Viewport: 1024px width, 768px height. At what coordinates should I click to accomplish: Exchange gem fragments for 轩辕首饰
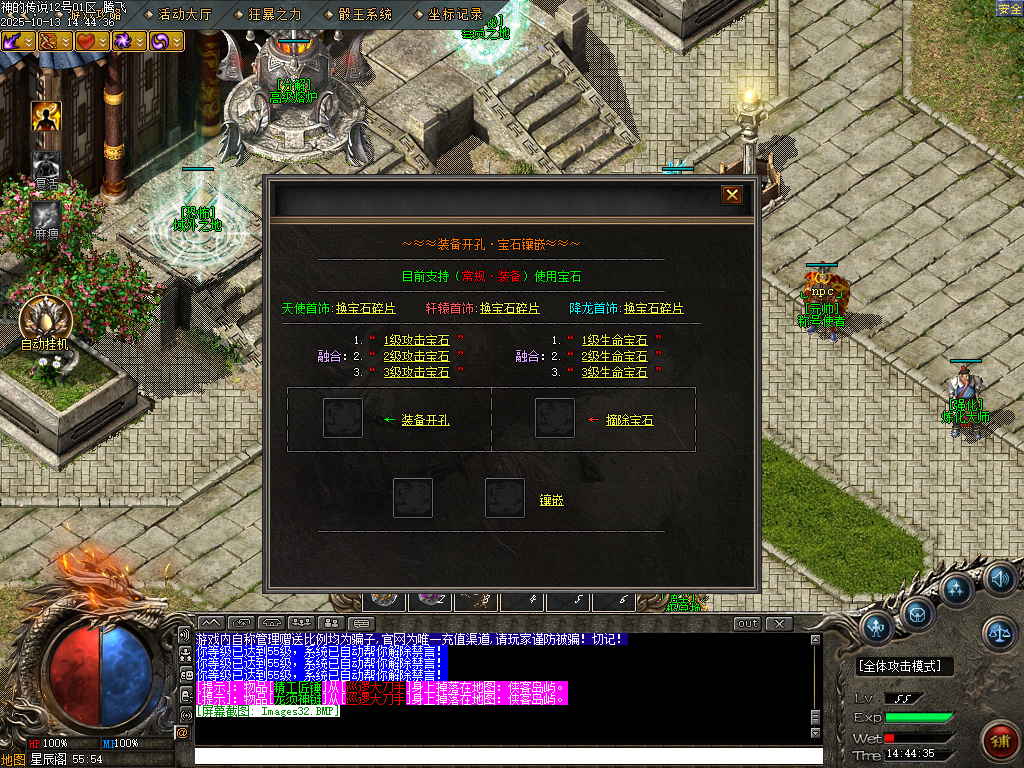point(509,309)
